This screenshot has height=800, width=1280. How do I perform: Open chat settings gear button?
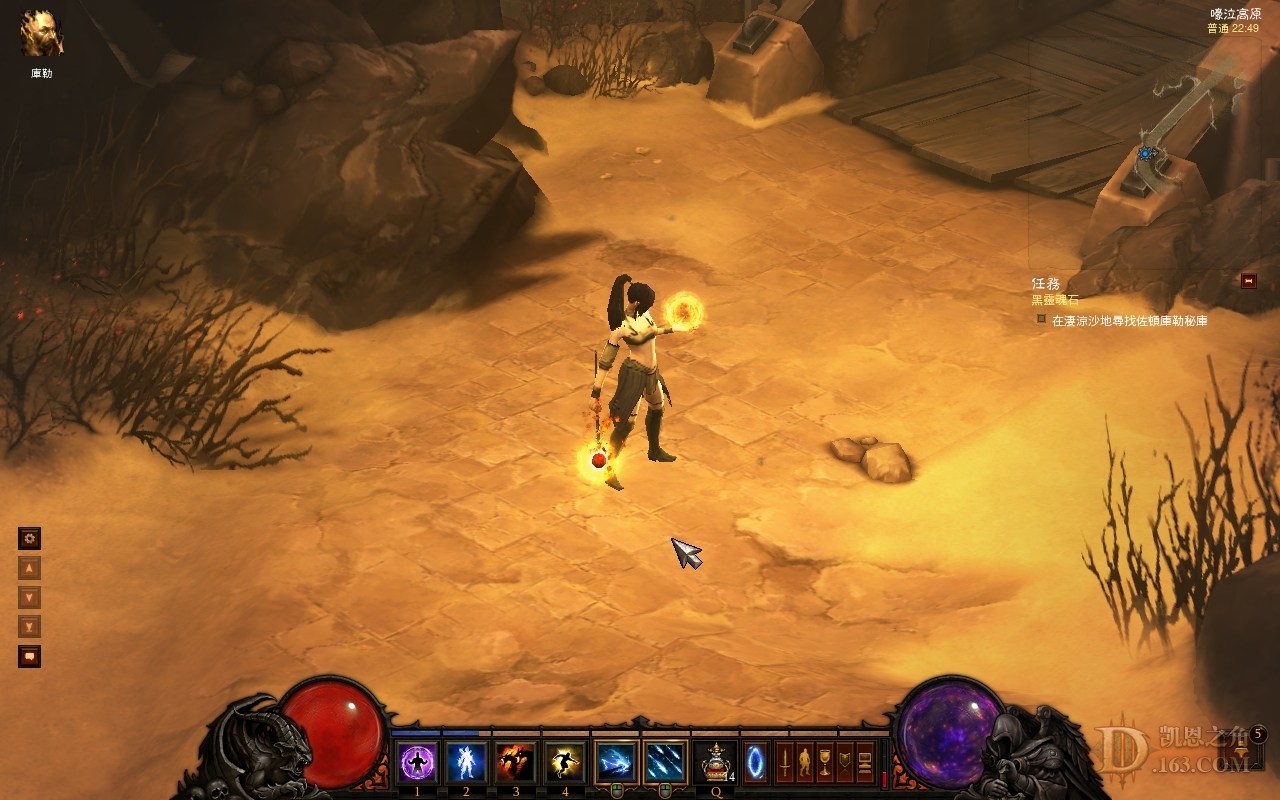30,539
